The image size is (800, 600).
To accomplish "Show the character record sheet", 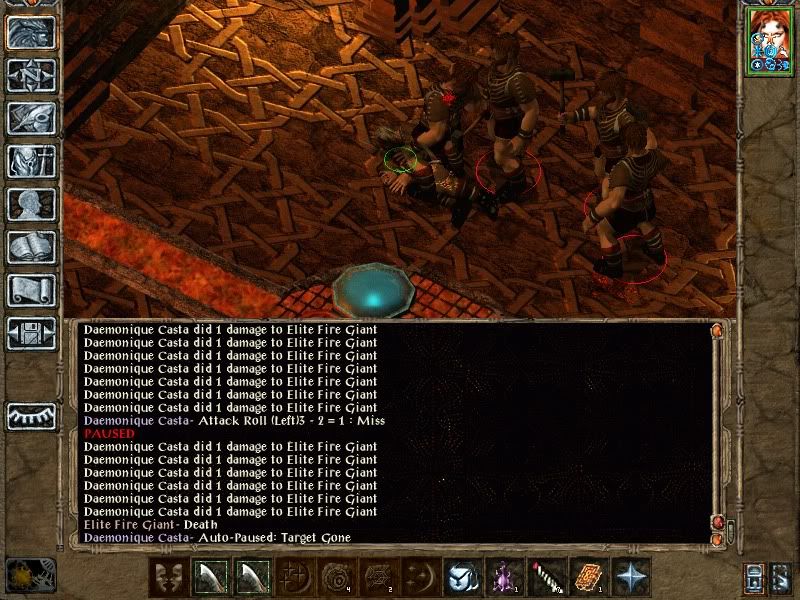I will click(x=32, y=204).
